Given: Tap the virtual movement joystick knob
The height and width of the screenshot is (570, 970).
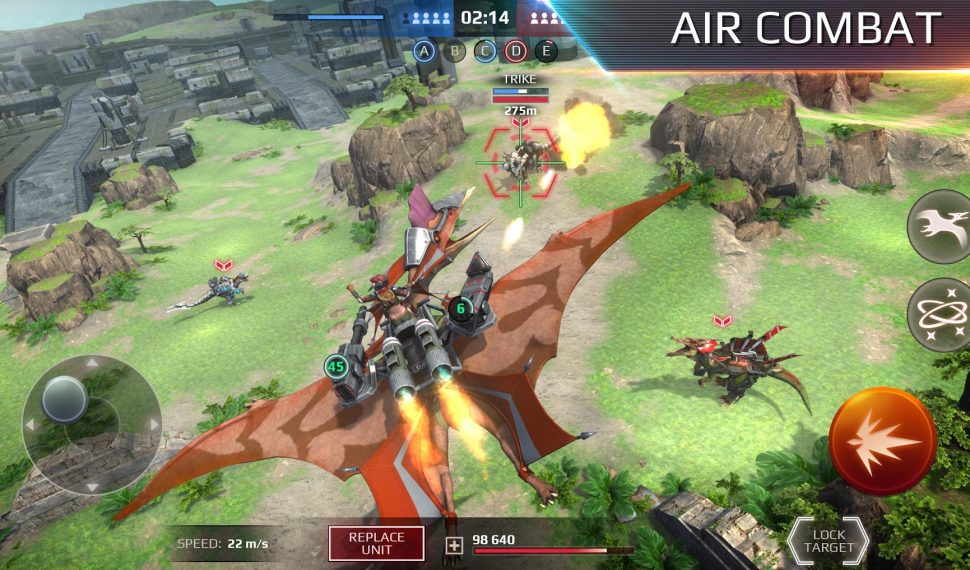Looking at the screenshot, I should tap(65, 399).
